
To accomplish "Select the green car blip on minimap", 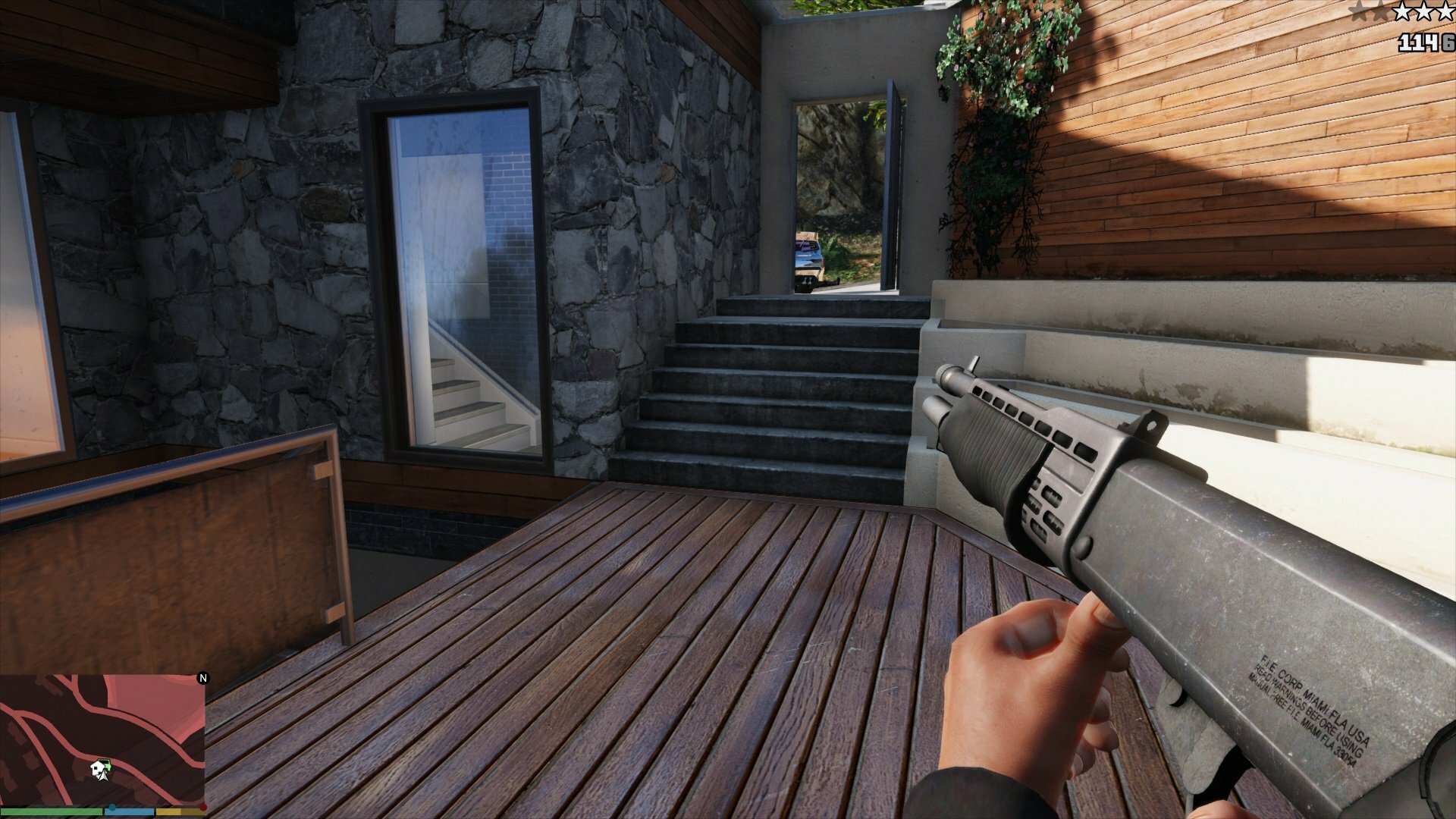I will pos(108,767).
